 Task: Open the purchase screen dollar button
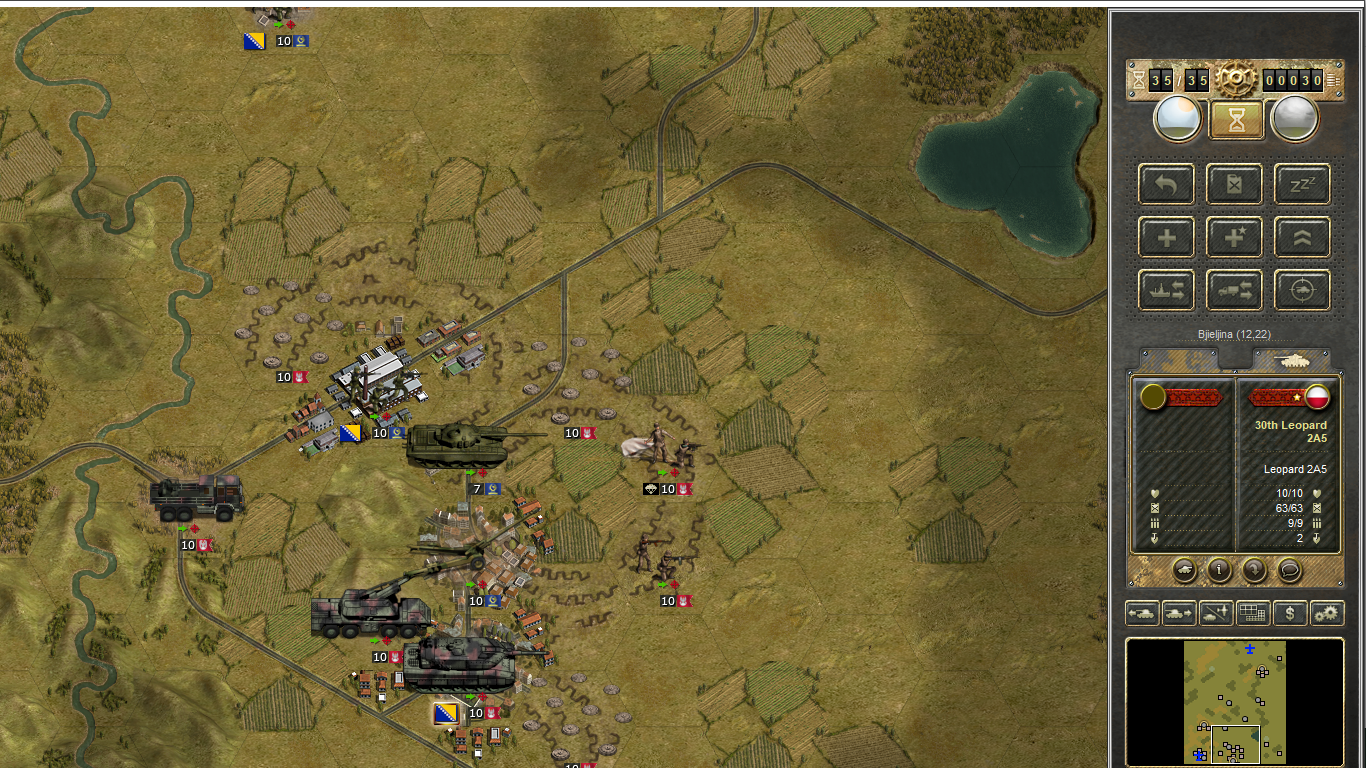(1290, 613)
